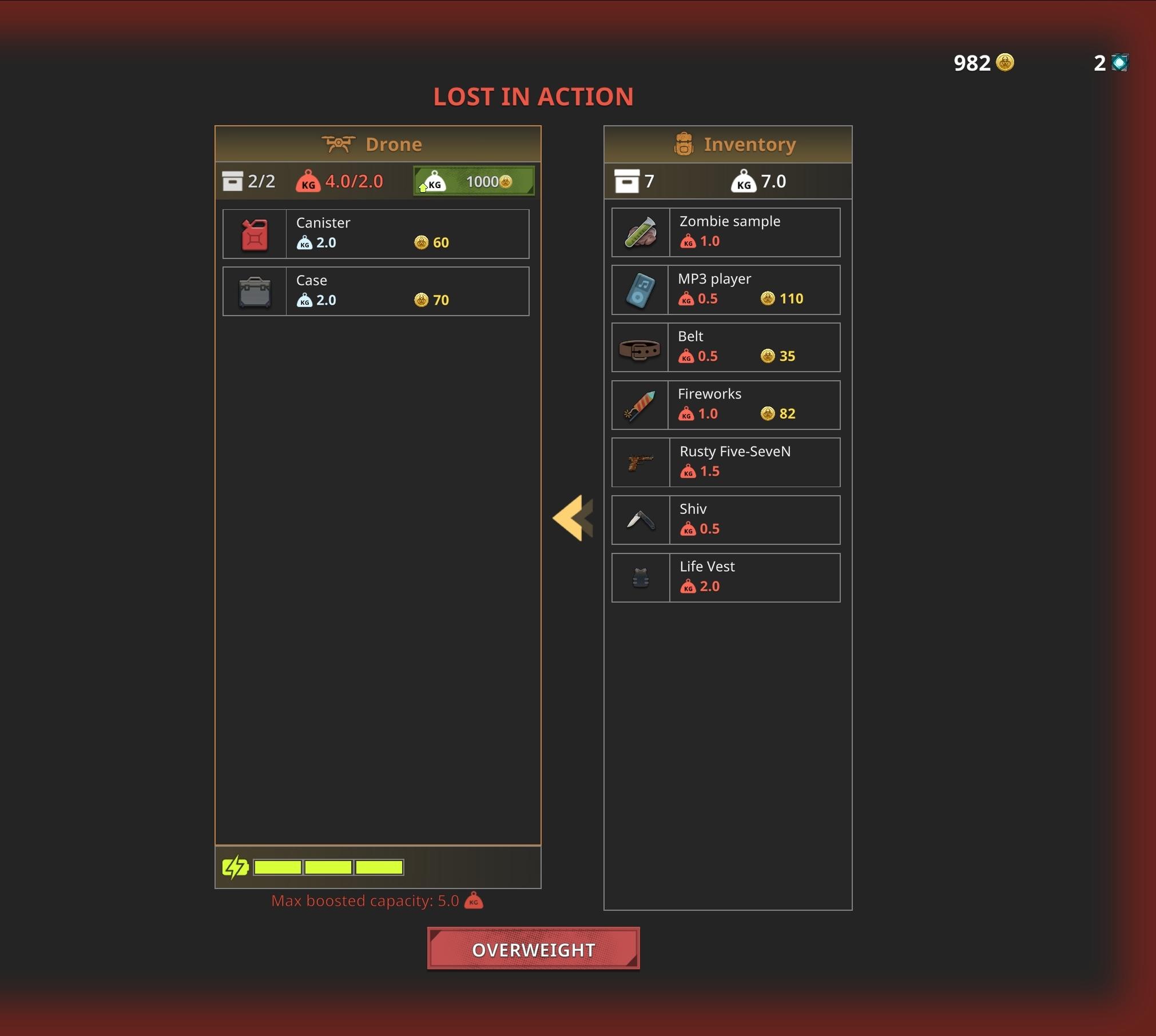Screen dimensions: 1156x1036
Task: Click the biohazard coin balance showing 982
Action: coord(983,63)
